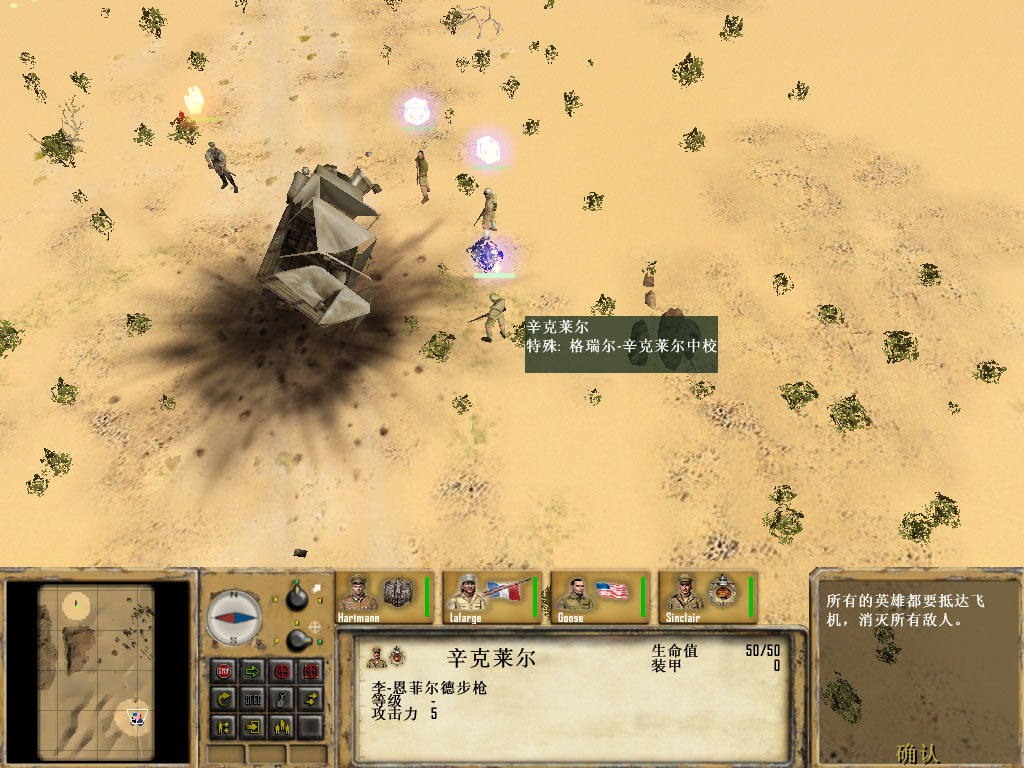Activate the shovel dig-in command
Screen dimensions: 1024x768
[x=282, y=698]
